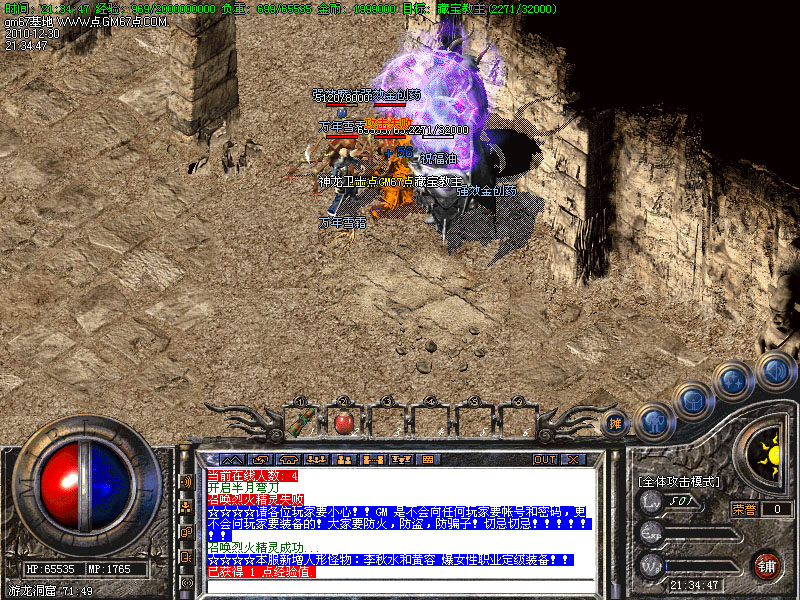Viewport: 800px width, 600px height.
Task: Click the round 摊 stall button
Action: tap(615, 423)
